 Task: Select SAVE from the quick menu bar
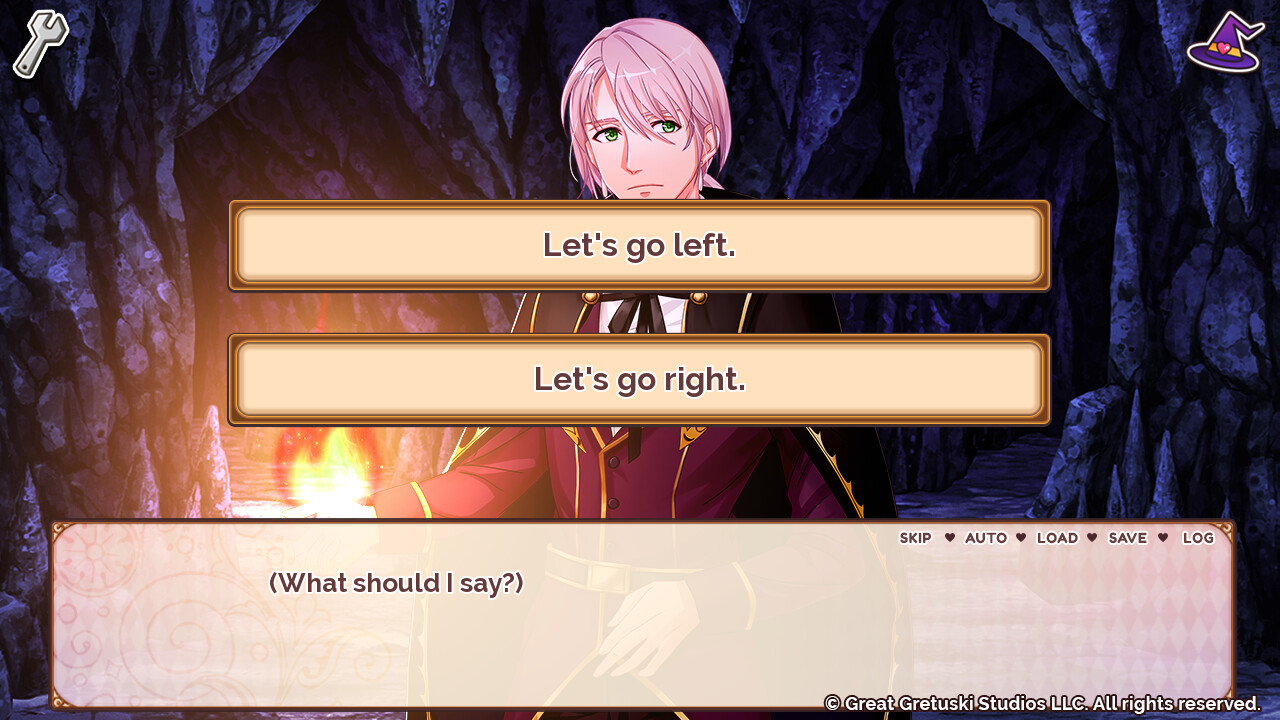coord(1128,538)
